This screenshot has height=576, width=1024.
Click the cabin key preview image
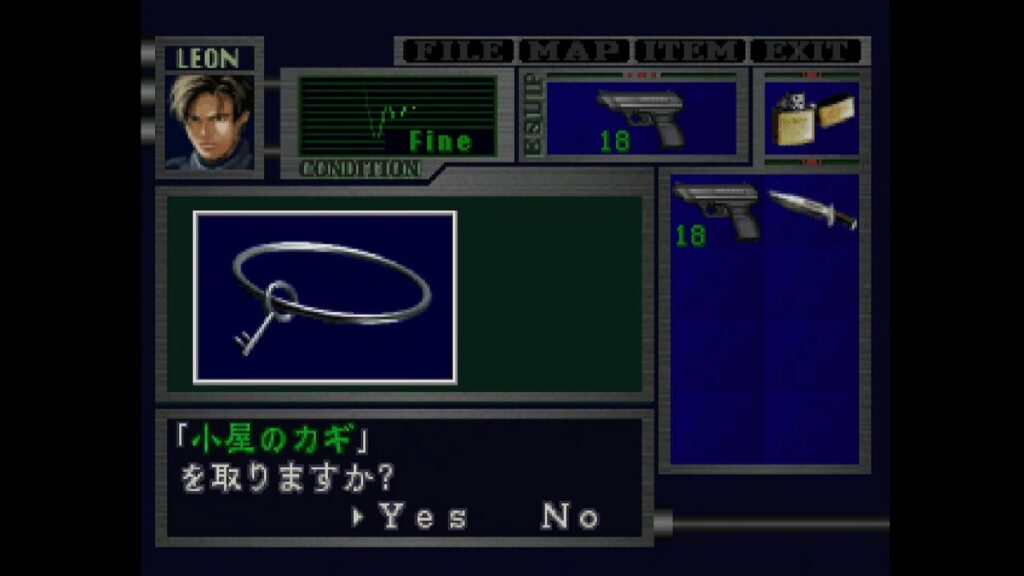(x=325, y=297)
